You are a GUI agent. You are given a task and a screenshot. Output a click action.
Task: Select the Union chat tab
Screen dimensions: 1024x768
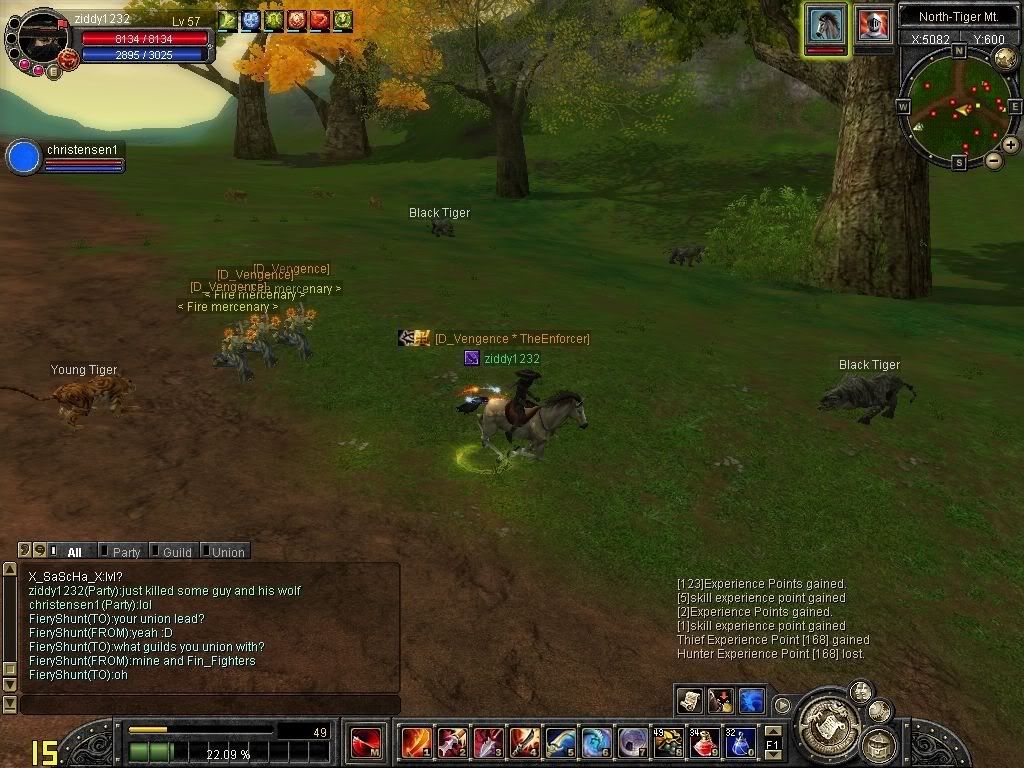tap(227, 552)
